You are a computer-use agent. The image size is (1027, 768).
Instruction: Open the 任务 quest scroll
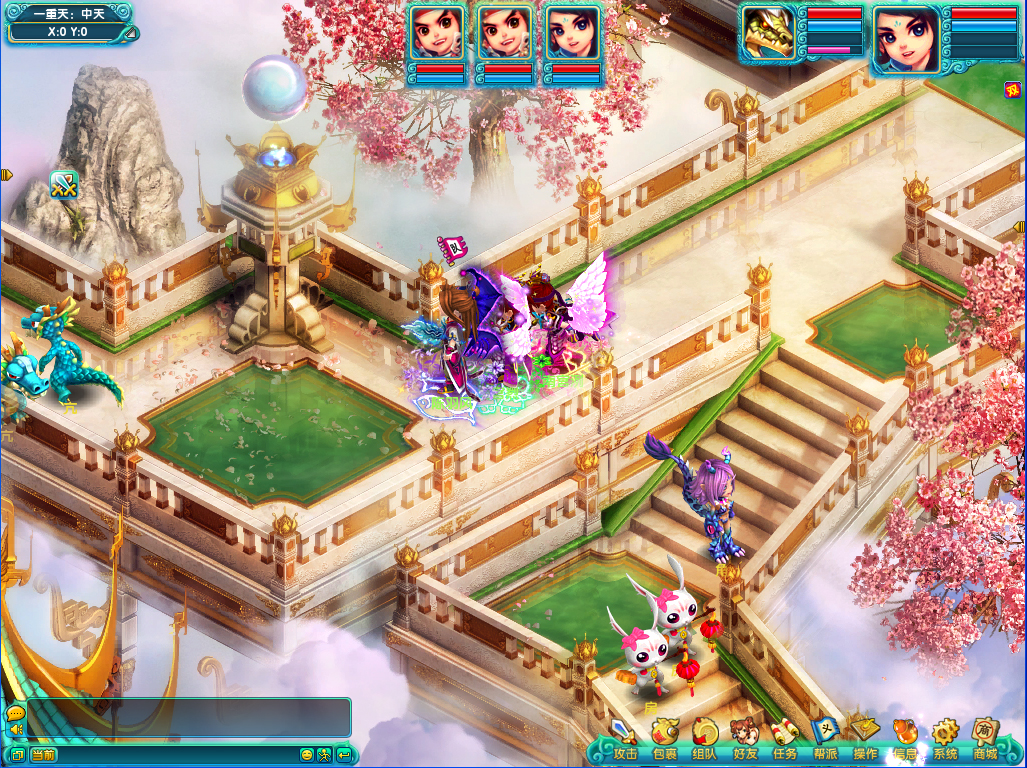[785, 739]
